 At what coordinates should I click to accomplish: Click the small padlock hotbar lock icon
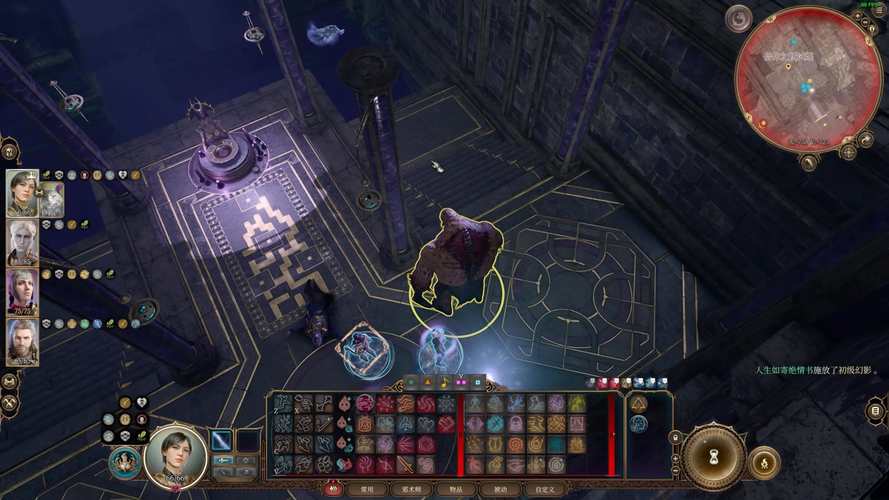point(676,438)
